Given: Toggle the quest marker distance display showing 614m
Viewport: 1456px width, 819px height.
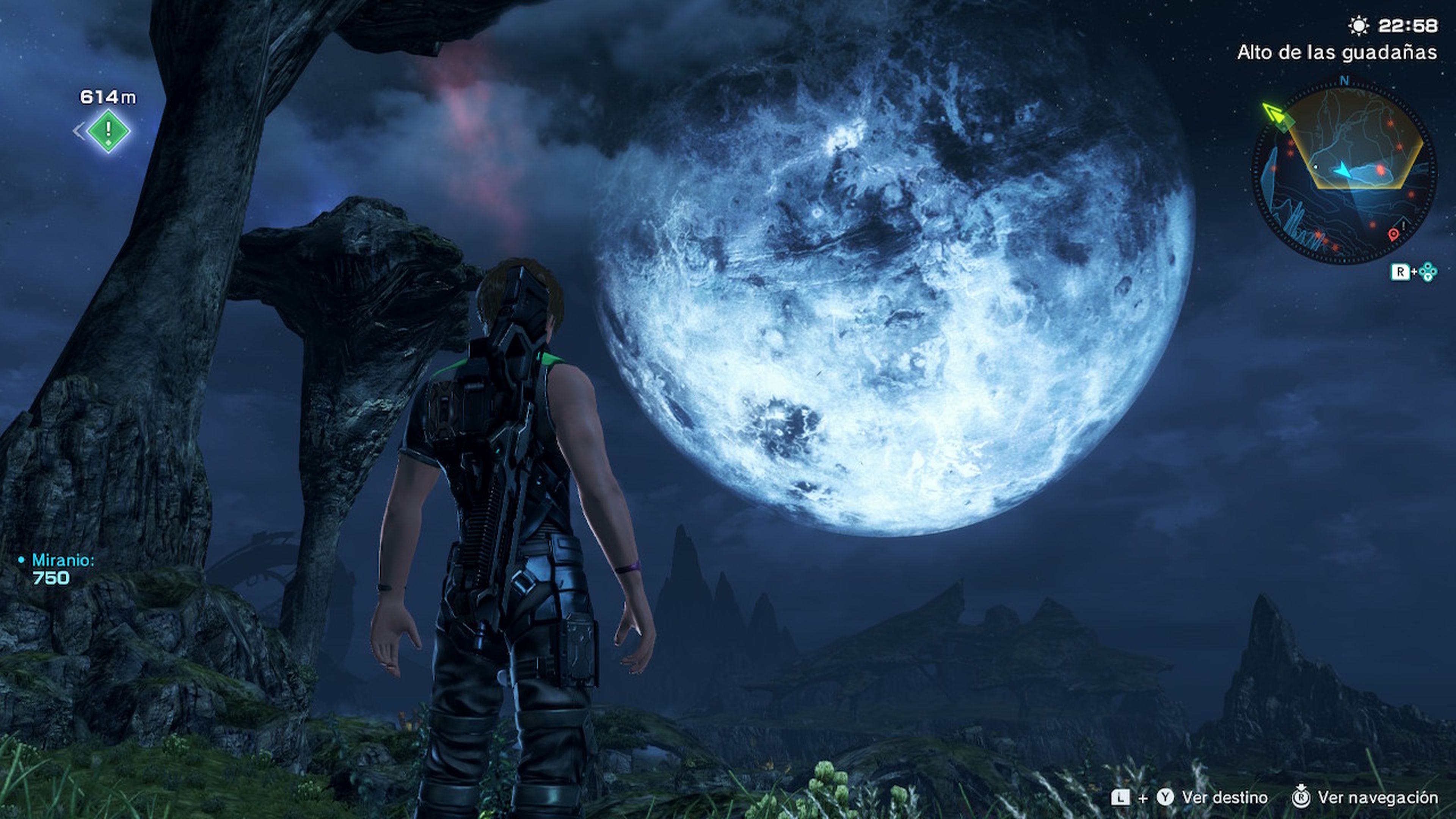Looking at the screenshot, I should click(107, 97).
